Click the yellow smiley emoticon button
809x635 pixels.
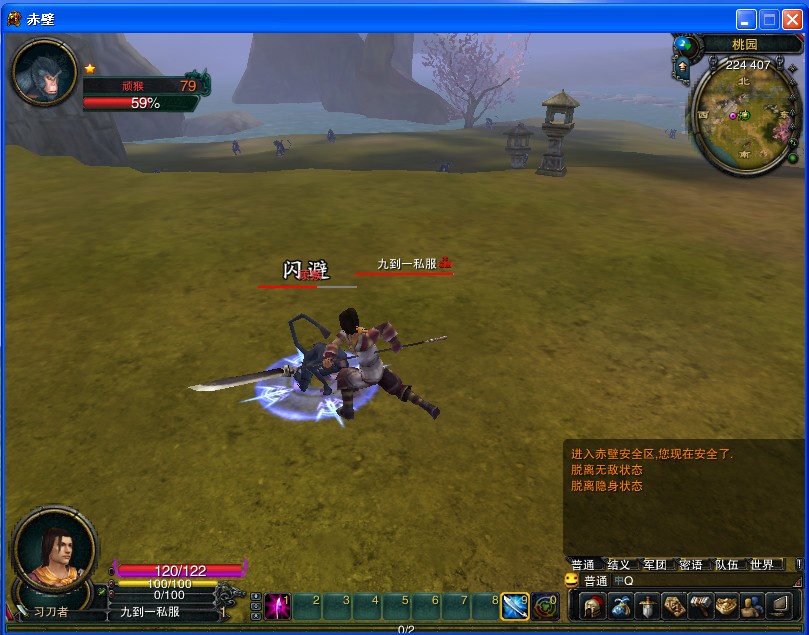click(571, 580)
